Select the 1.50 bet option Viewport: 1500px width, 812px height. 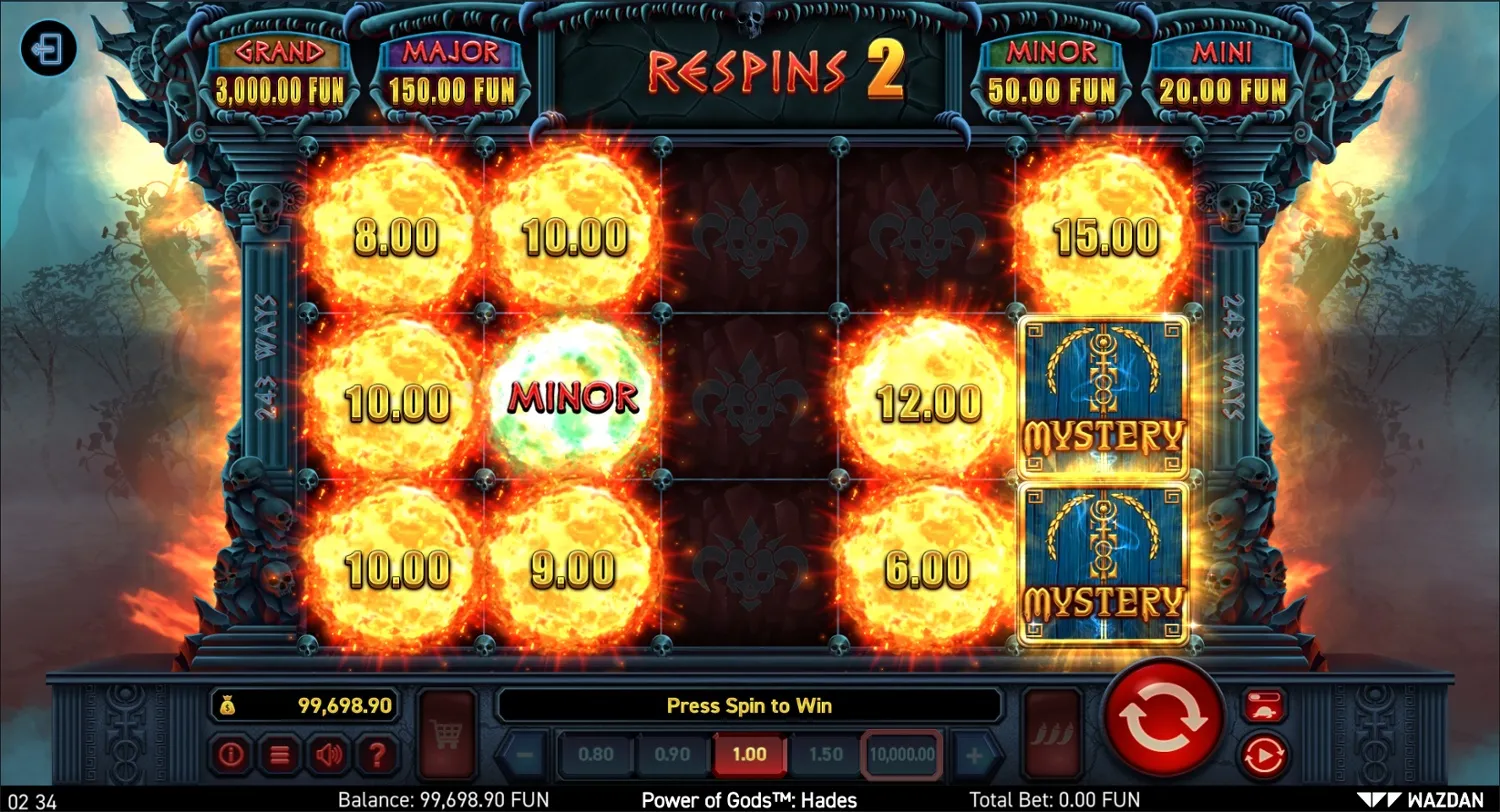(x=823, y=753)
